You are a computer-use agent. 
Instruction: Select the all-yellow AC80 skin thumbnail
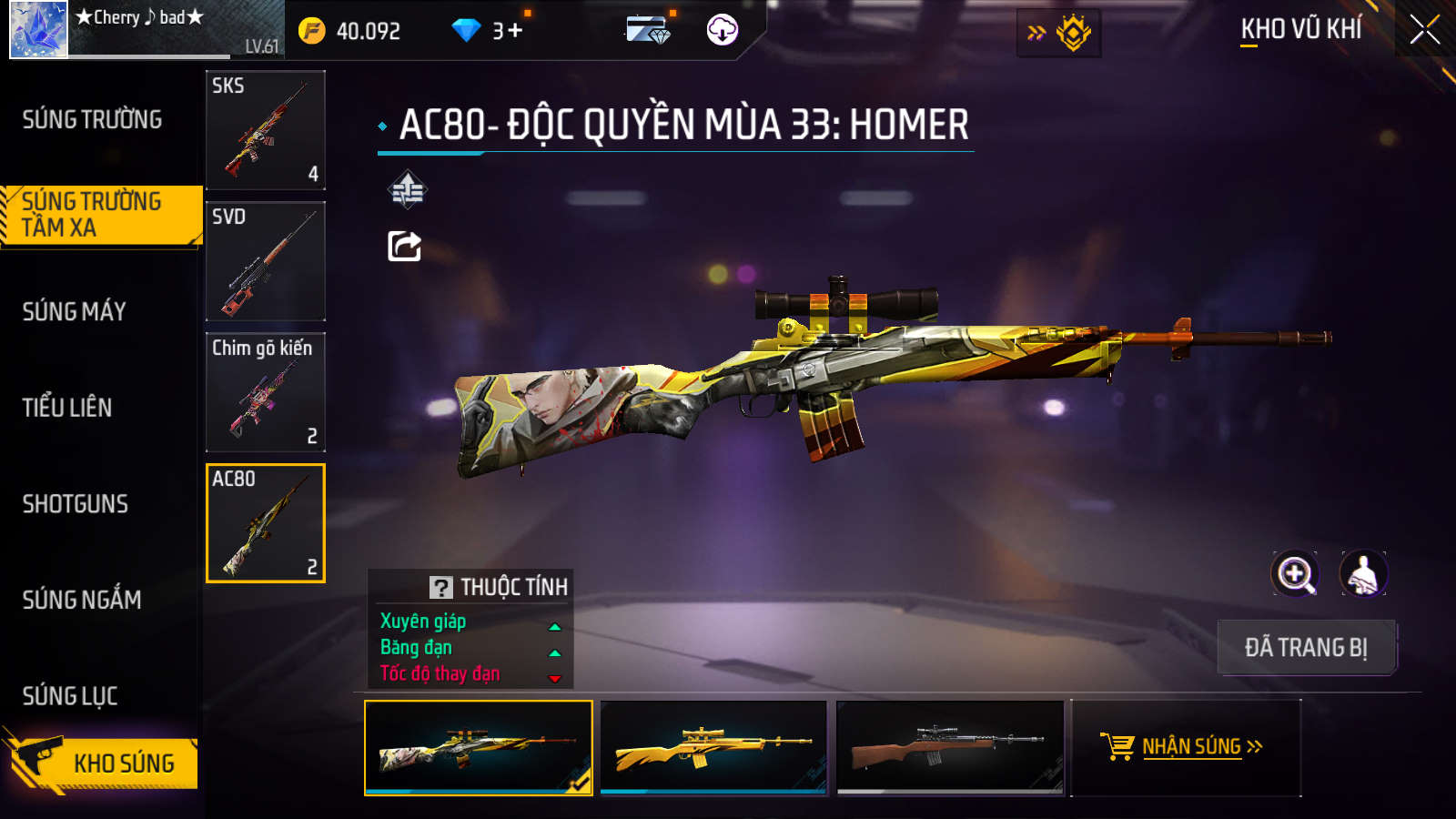(x=713, y=747)
